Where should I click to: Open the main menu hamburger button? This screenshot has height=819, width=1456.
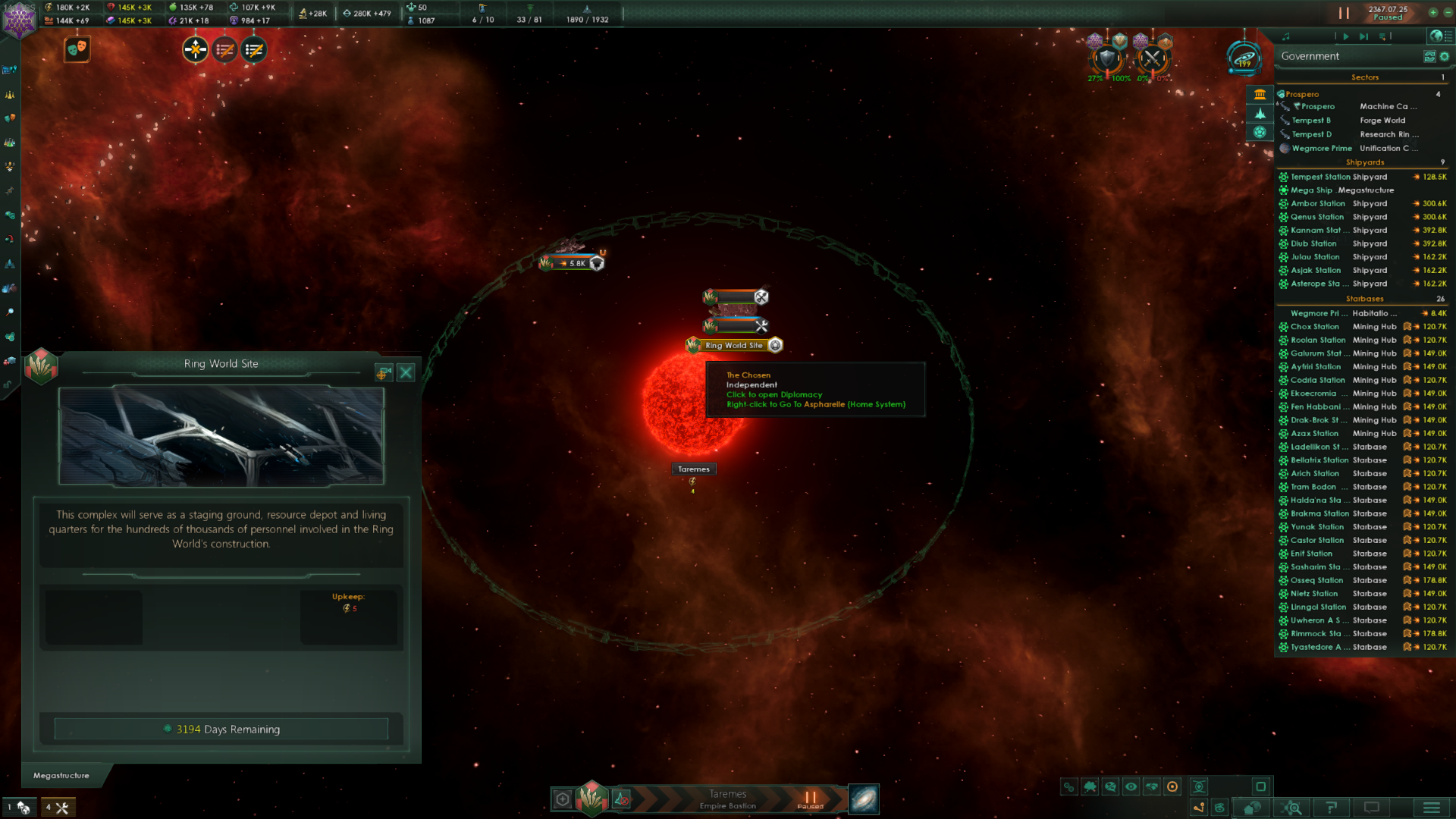(1431, 808)
